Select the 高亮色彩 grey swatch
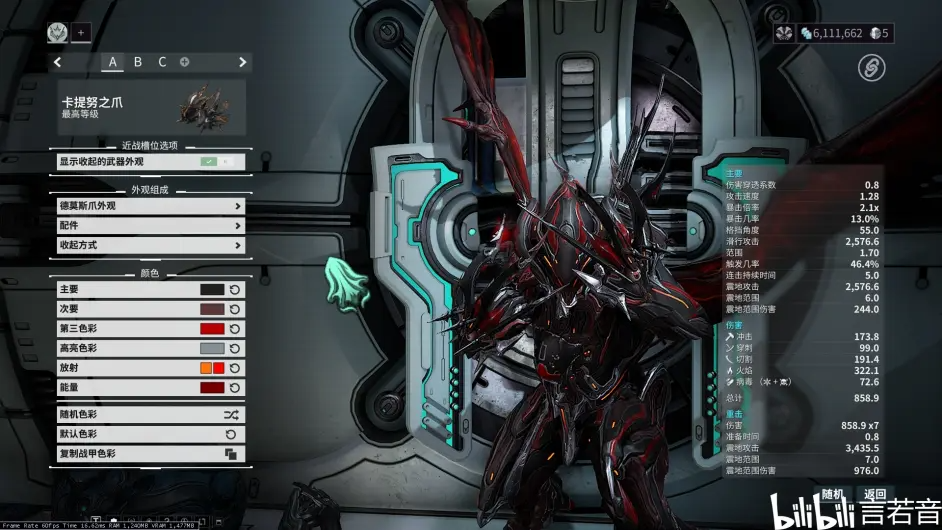The width and height of the screenshot is (942, 530). [x=212, y=349]
